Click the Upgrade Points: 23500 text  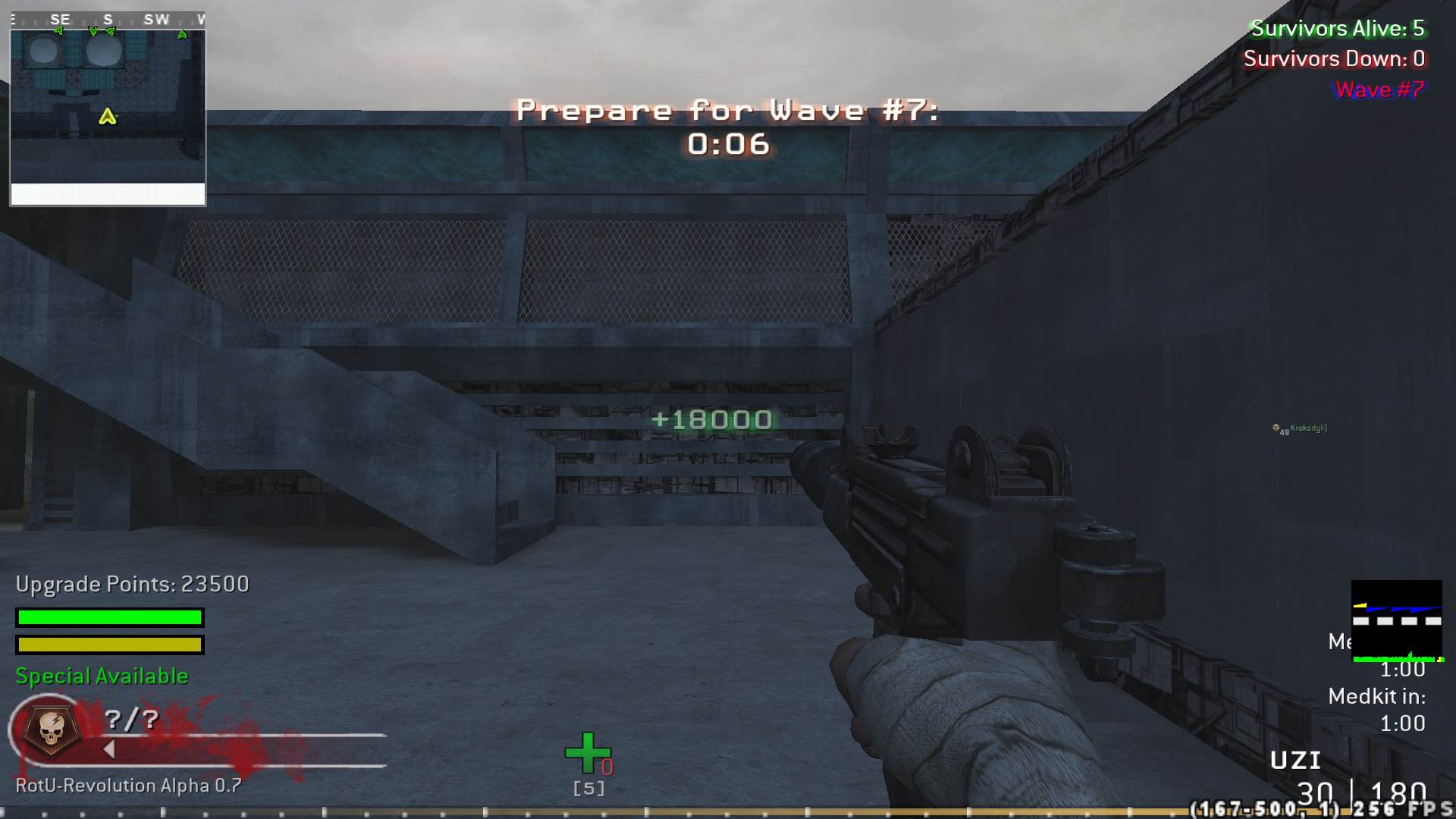tap(132, 584)
